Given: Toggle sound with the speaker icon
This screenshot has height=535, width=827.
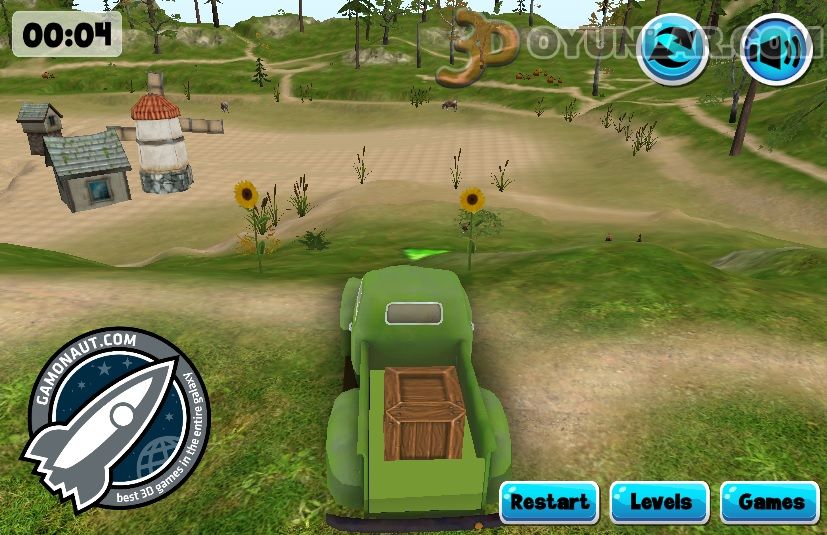Looking at the screenshot, I should 776,49.
